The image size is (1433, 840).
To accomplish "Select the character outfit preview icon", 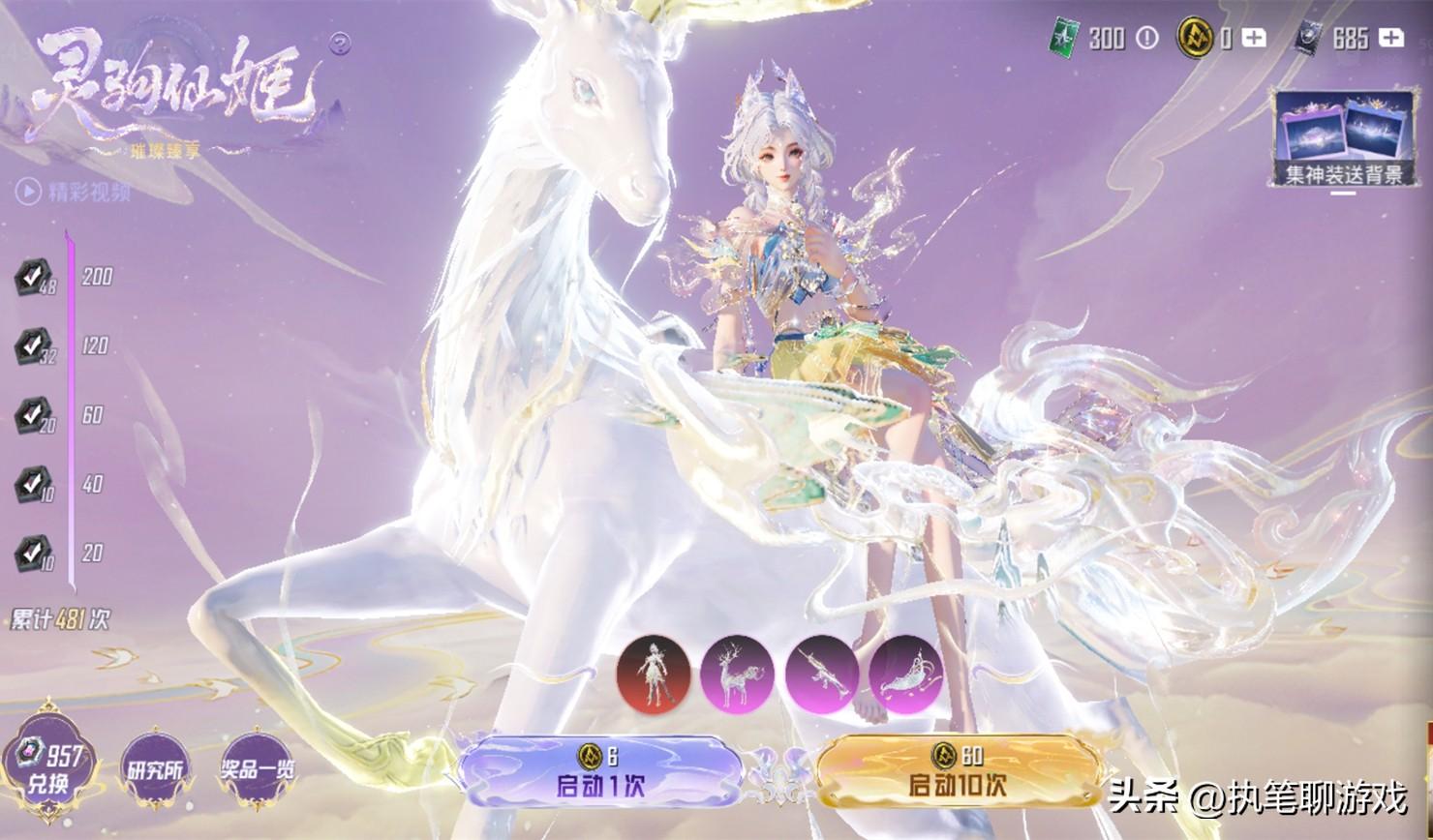I will 654,674.
